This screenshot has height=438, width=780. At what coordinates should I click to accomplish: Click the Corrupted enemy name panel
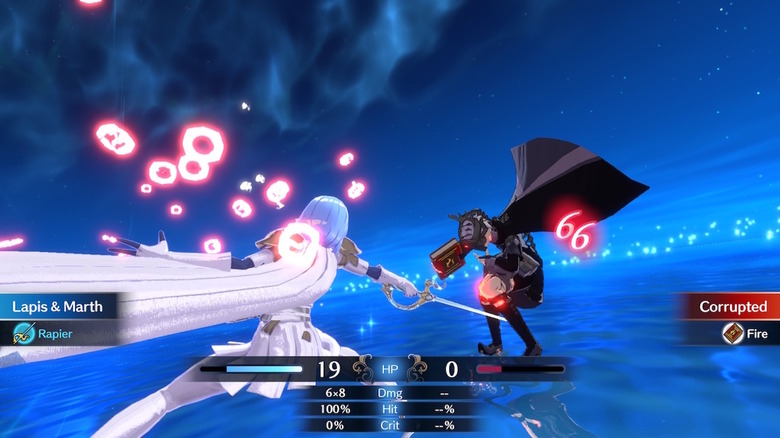click(x=732, y=306)
